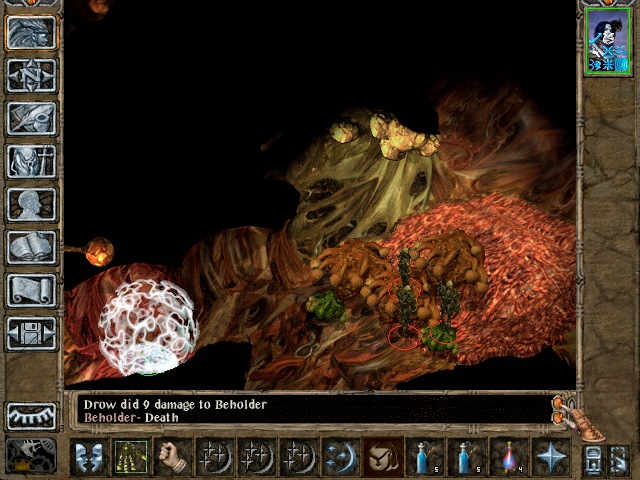Select the character portrait
This screenshot has width=640, height=480.
[x=608, y=41]
